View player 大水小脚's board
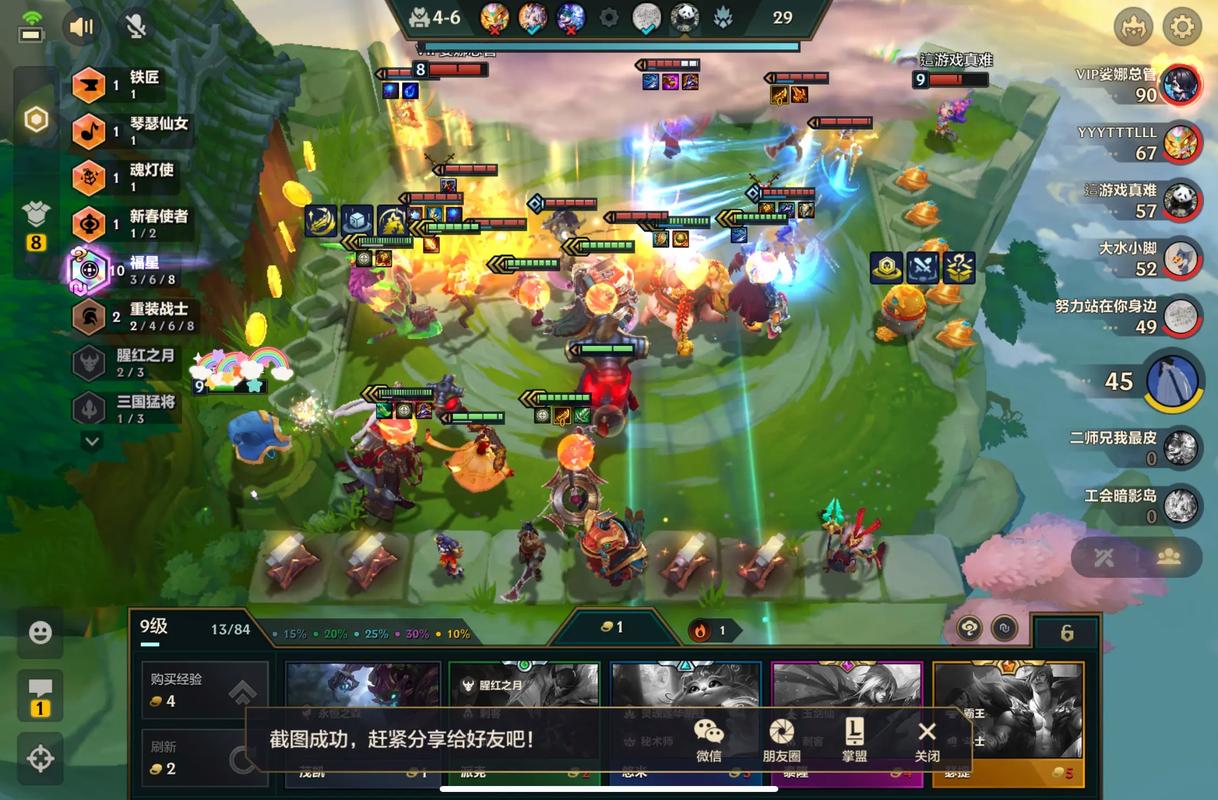The width and height of the screenshot is (1218, 800). point(1181,258)
